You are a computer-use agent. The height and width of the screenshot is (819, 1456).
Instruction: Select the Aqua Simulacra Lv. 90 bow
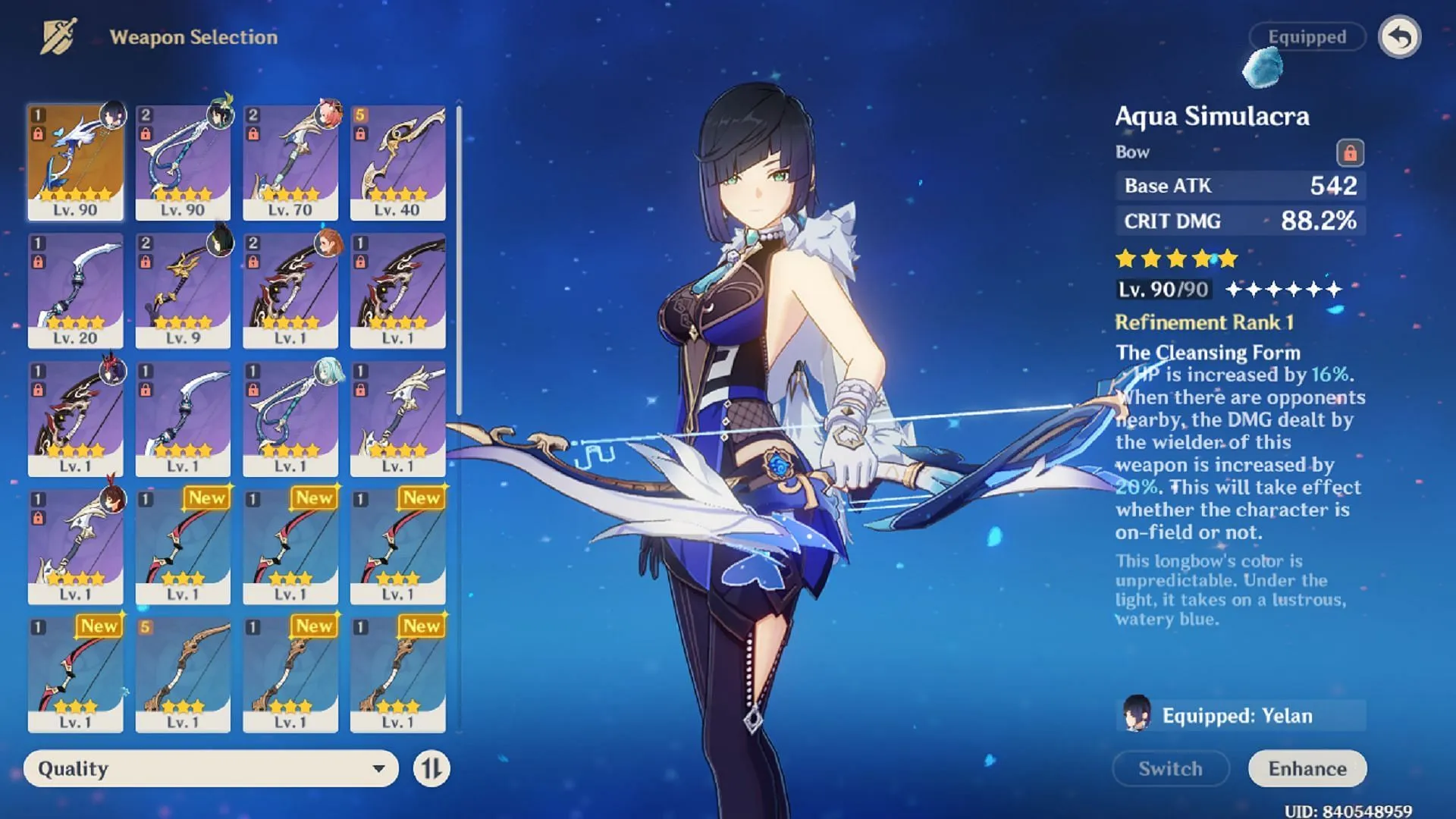(75, 162)
